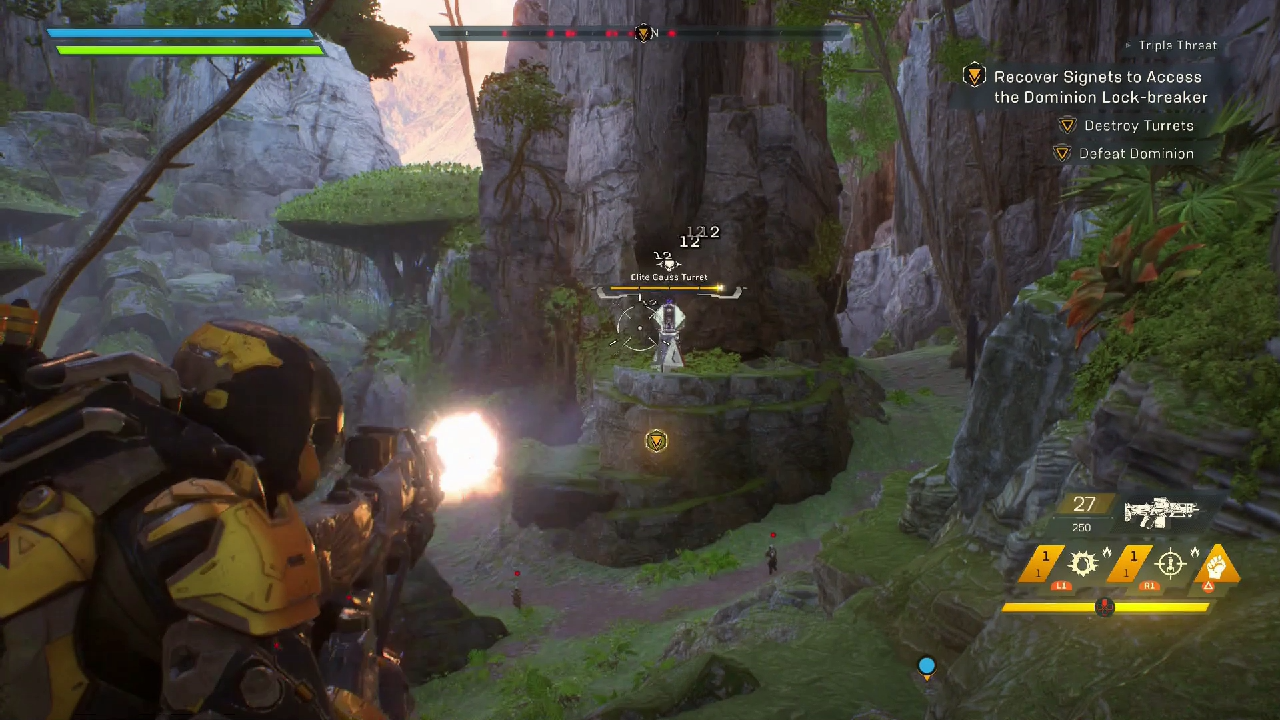Image resolution: width=1280 pixels, height=720 pixels.
Task: Select the orange objective waypoint marker
Action: (656, 441)
